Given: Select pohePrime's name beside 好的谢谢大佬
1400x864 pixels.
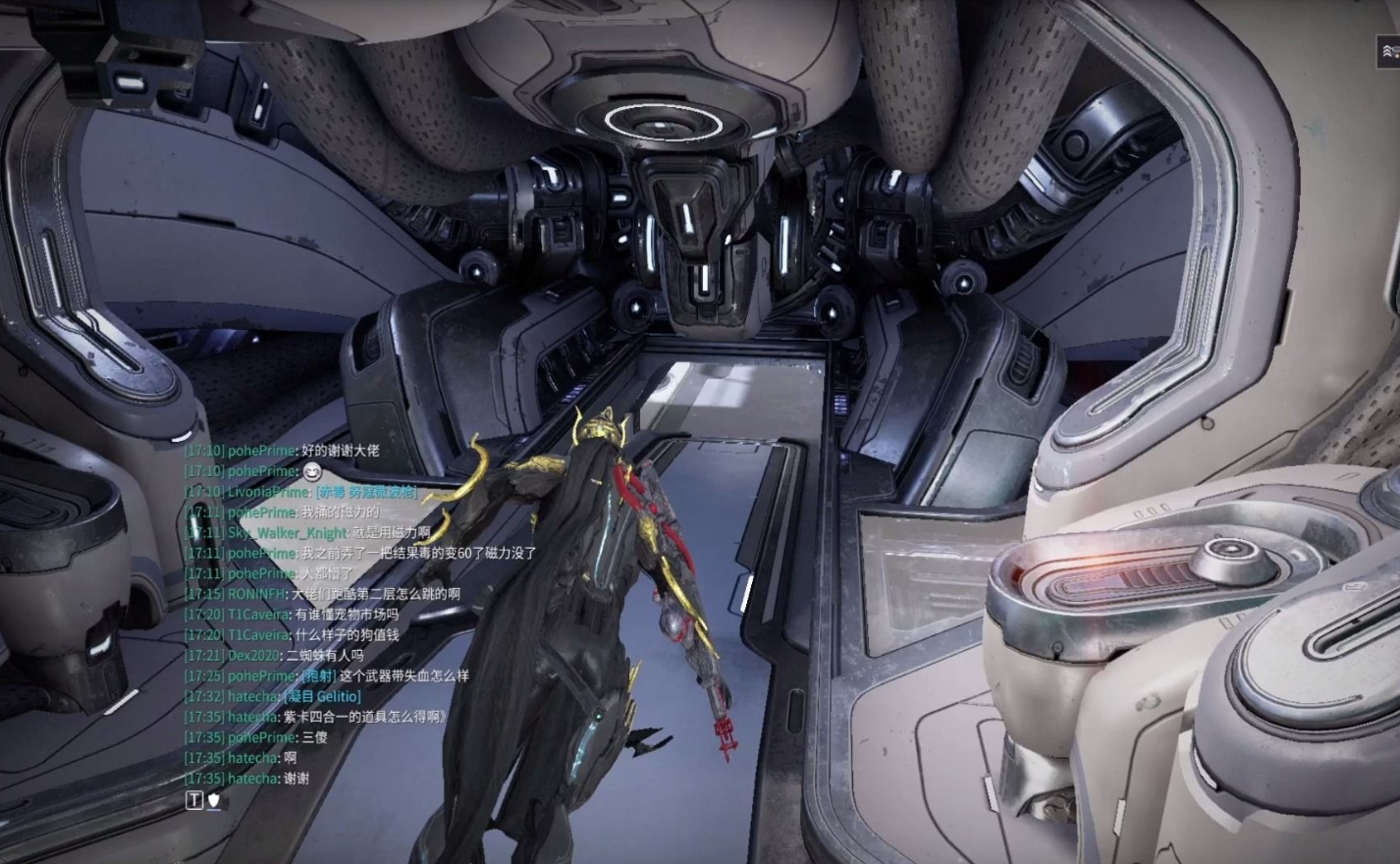Looking at the screenshot, I should tap(261, 451).
